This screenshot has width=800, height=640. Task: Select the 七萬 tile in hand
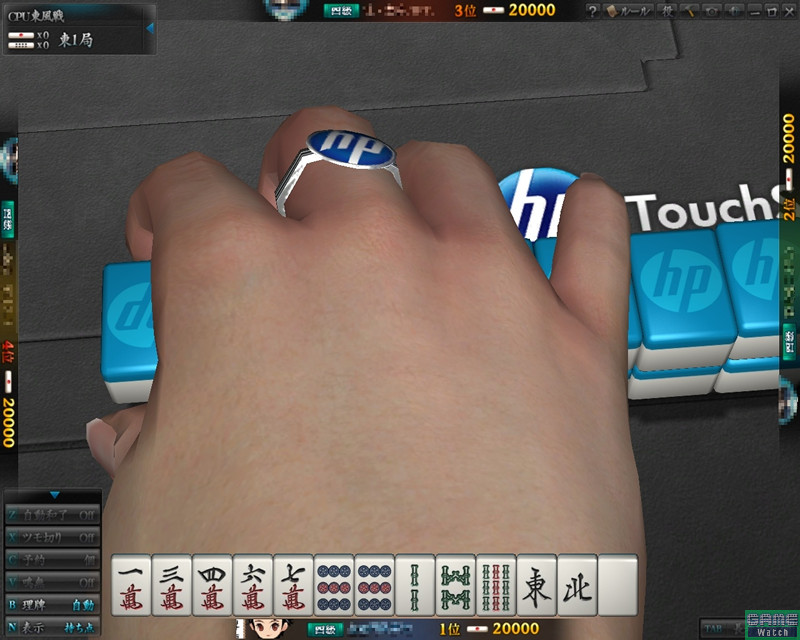click(293, 585)
